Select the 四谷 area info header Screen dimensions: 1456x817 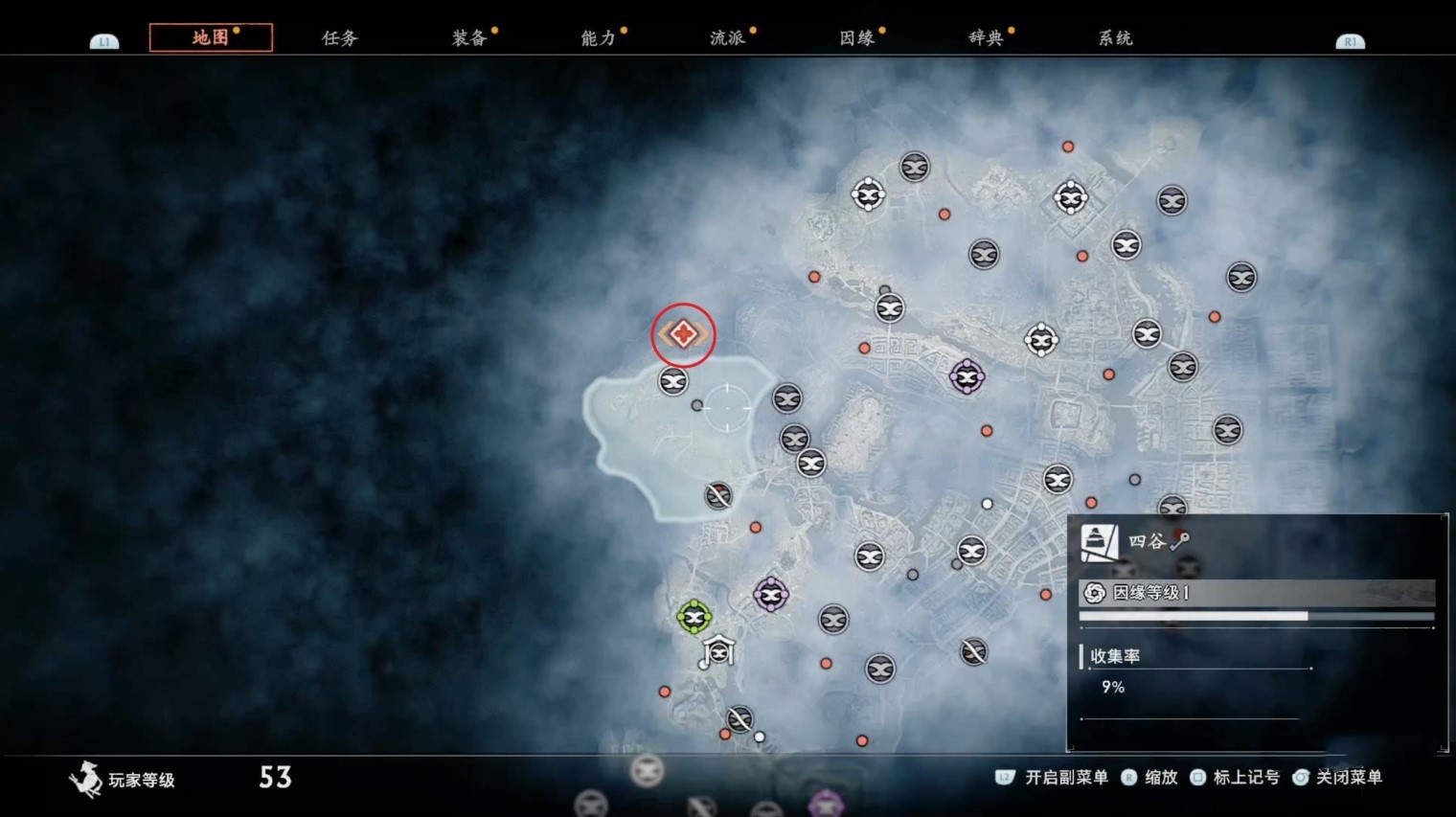pos(1146,541)
